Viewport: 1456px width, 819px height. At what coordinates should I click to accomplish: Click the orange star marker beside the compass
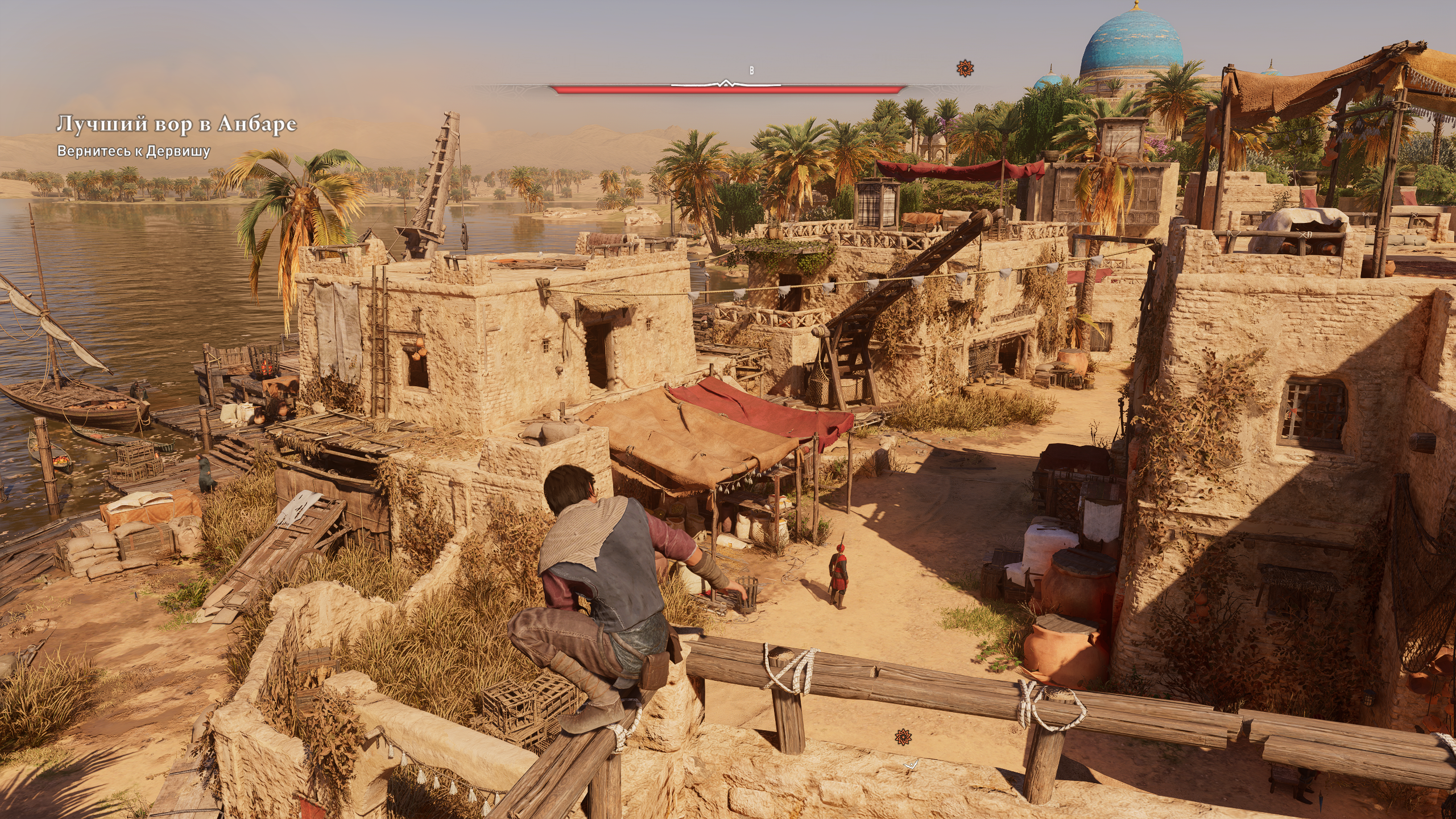pos(965,69)
